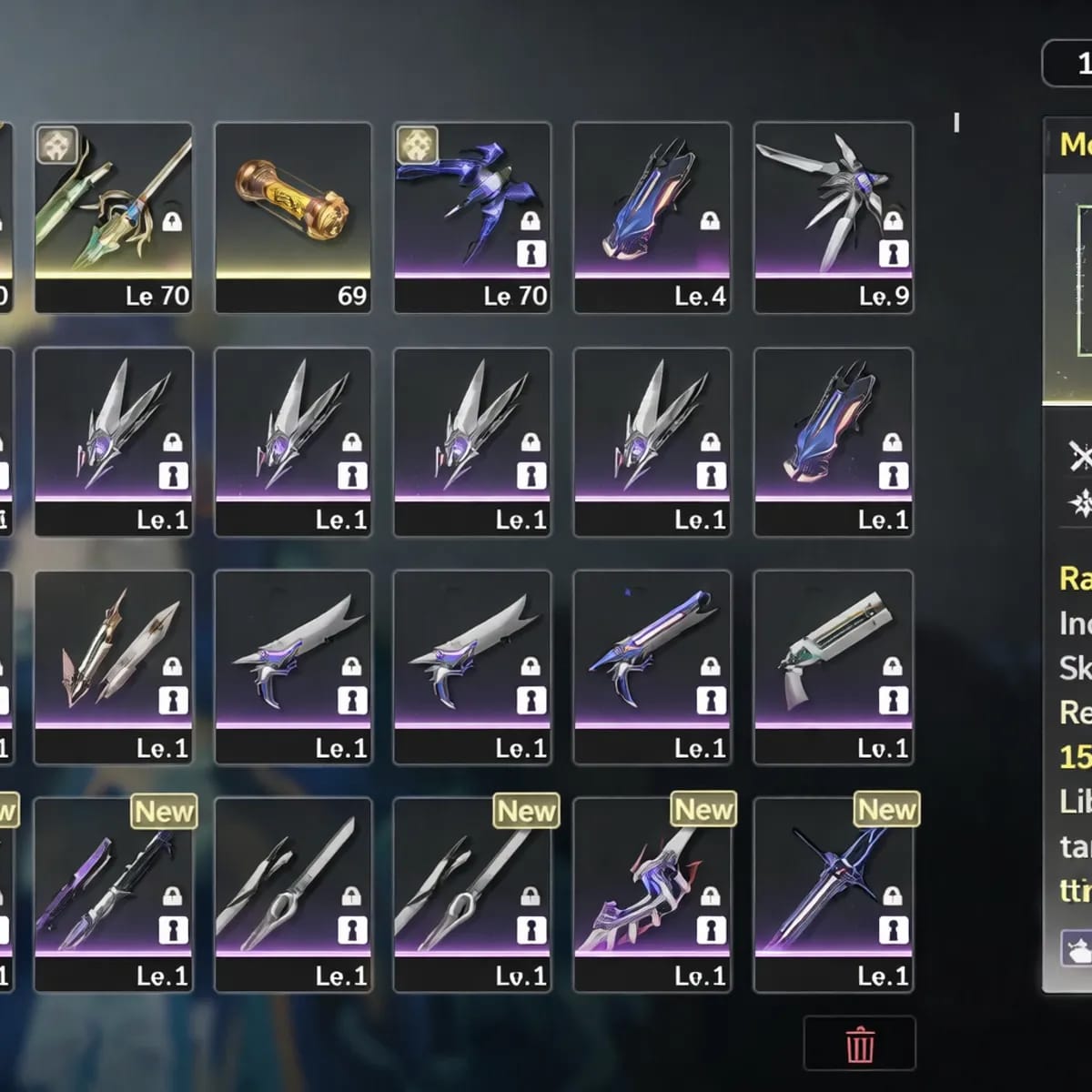Choose the dark blue cross-guard sword

click(x=833, y=894)
